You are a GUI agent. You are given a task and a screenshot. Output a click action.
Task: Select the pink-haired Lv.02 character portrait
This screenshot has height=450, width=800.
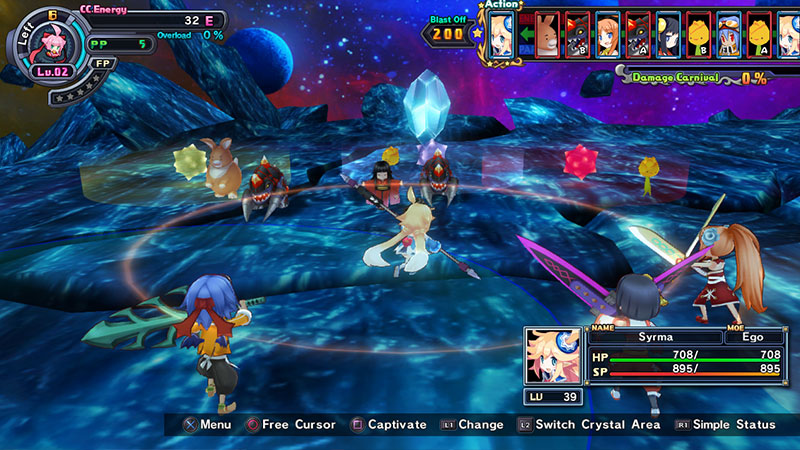[52, 44]
